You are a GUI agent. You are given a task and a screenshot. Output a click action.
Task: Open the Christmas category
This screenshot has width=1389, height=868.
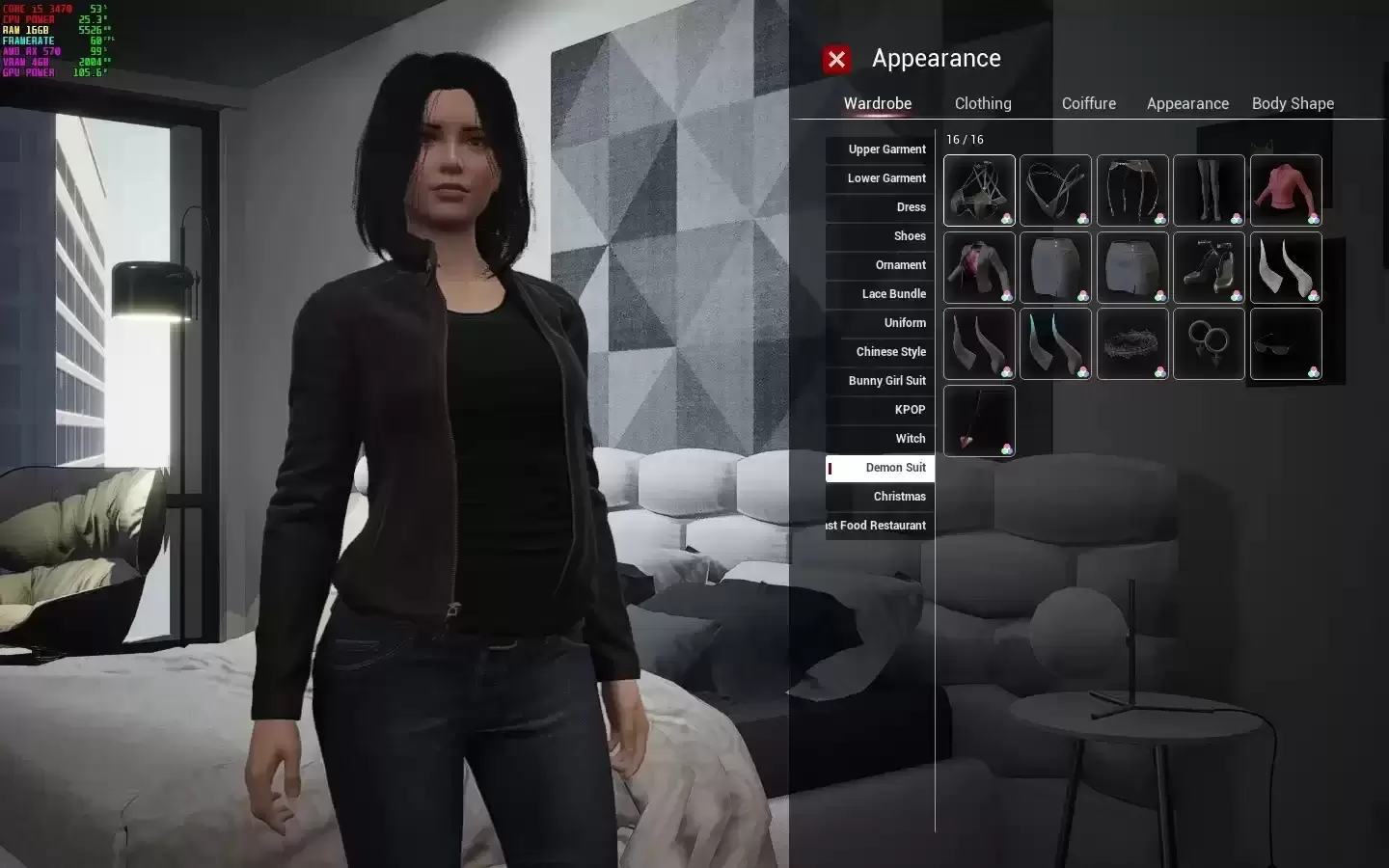(881, 497)
